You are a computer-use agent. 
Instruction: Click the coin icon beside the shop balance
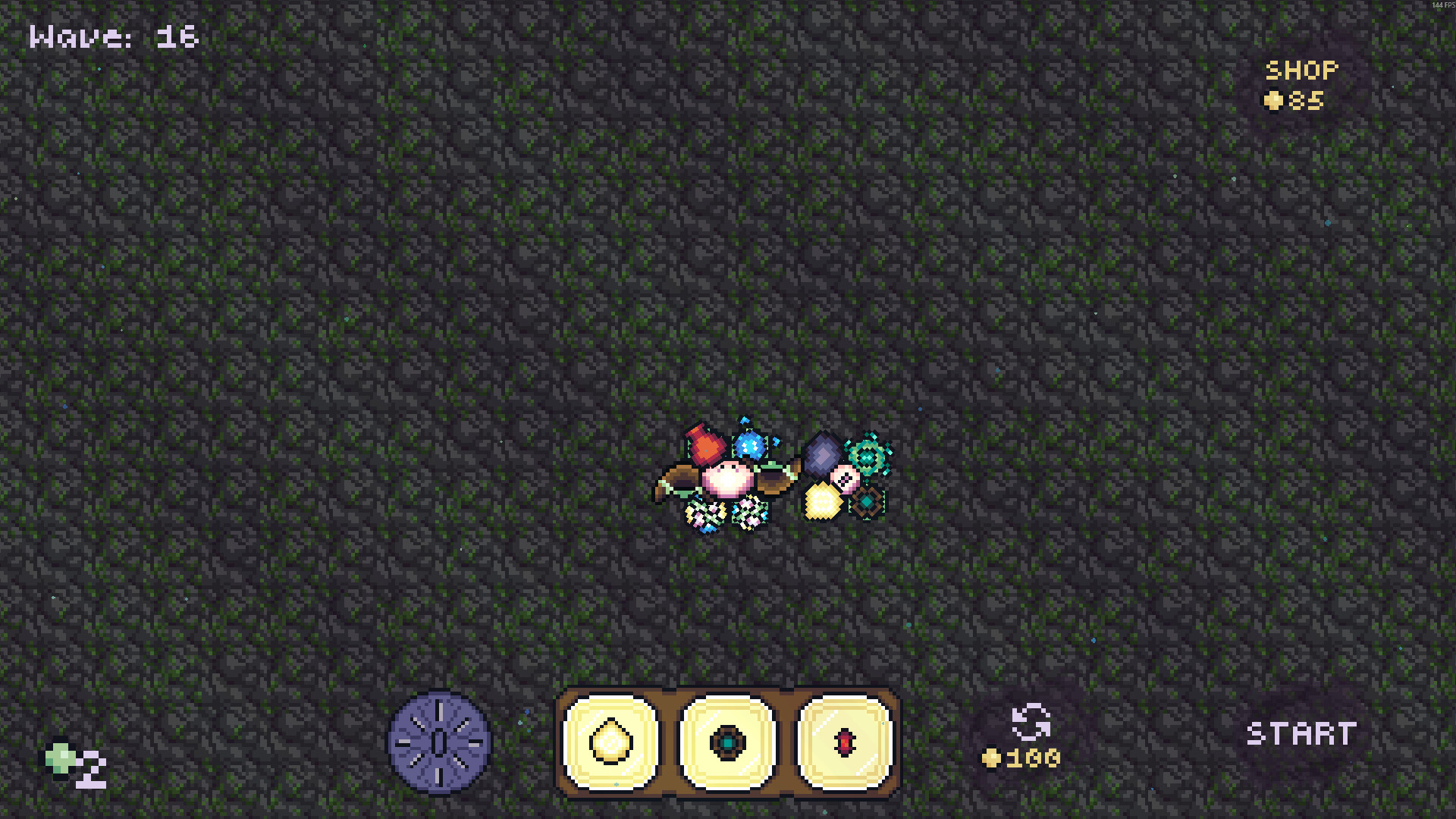(1276, 99)
